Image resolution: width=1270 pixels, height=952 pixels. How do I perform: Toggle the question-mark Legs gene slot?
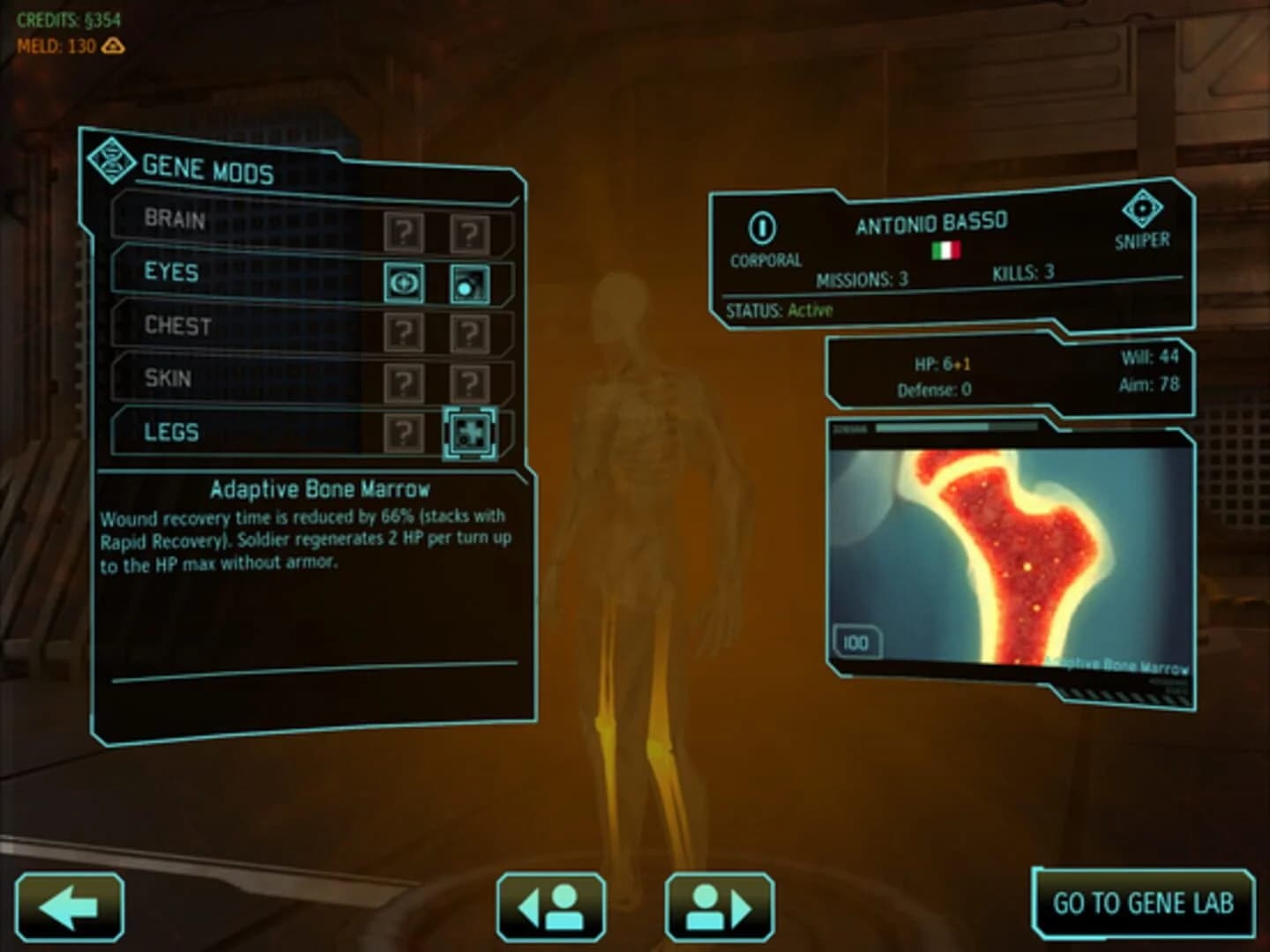point(404,432)
